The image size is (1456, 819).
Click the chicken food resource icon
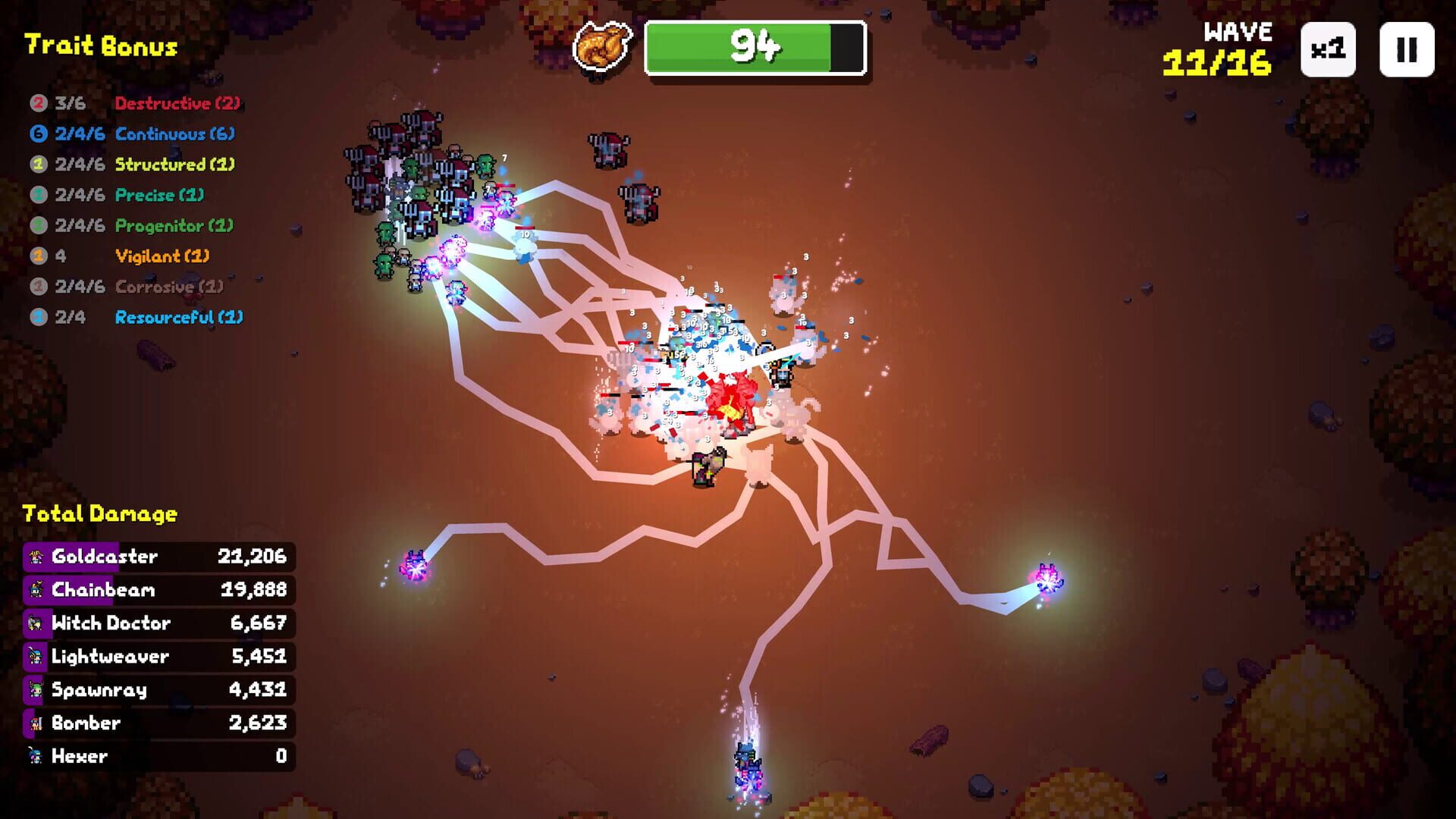tap(603, 47)
